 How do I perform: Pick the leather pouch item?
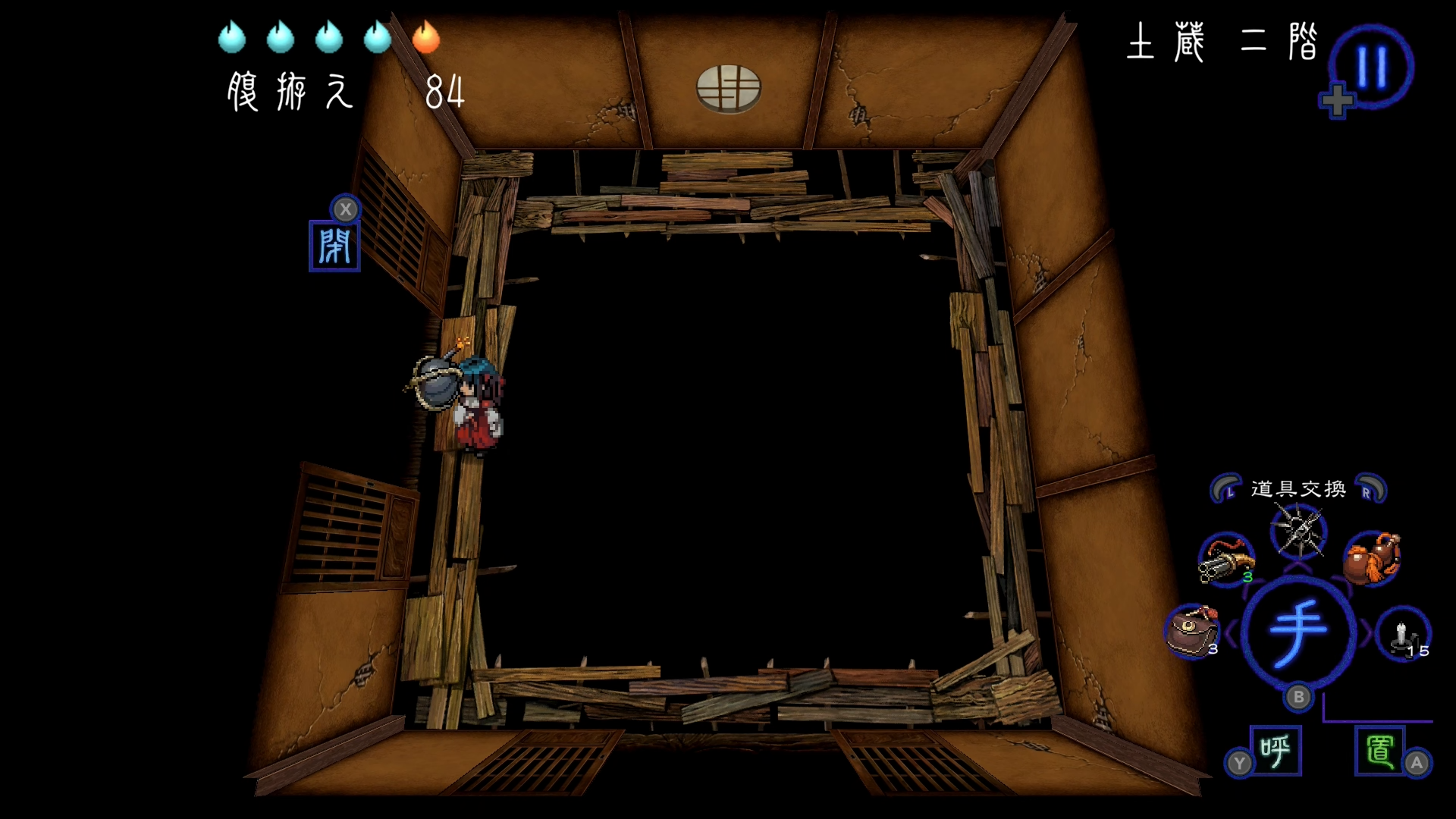[1191, 632]
